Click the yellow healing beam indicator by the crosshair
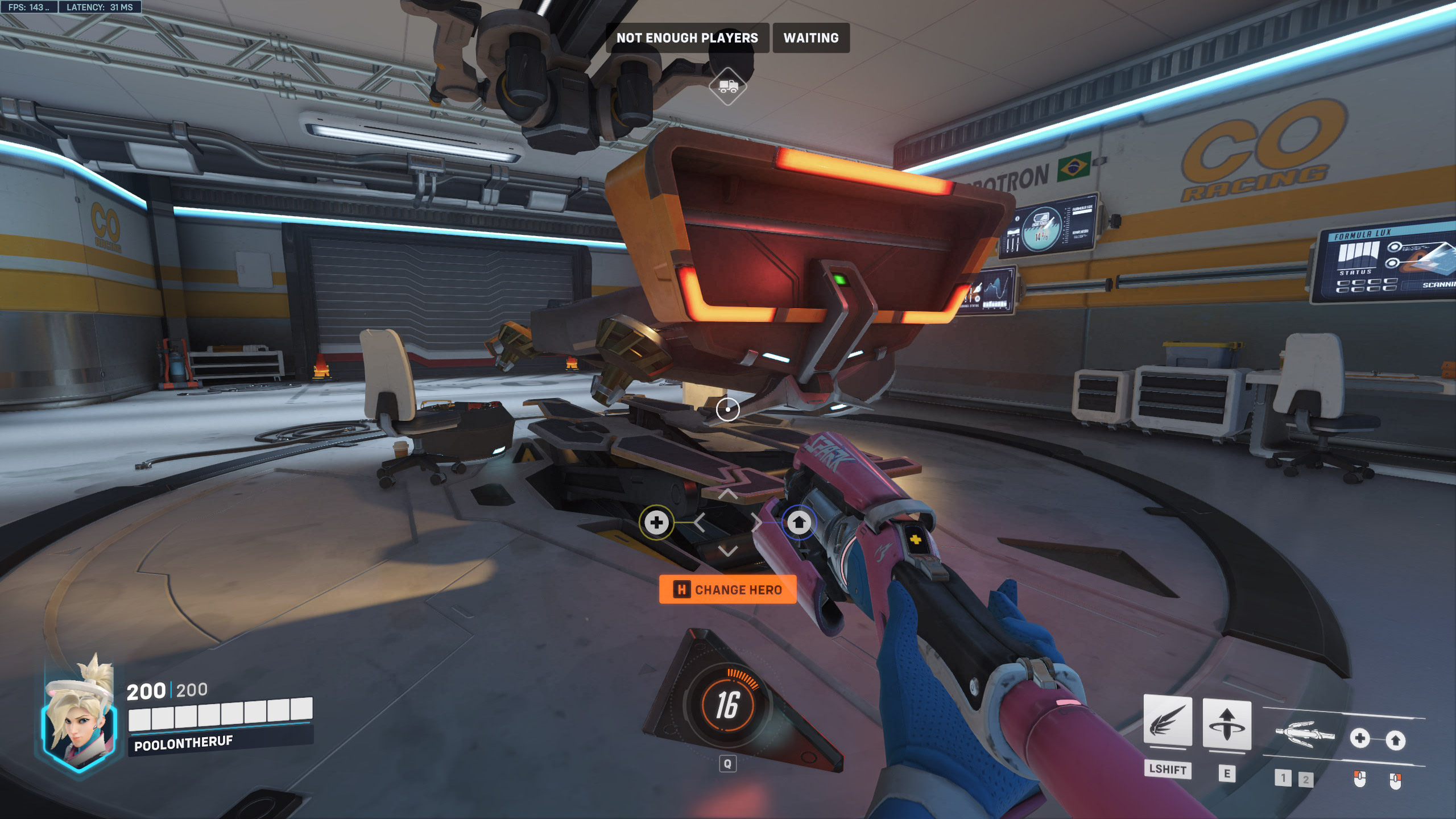Viewport: 1456px width, 819px height. [656, 522]
